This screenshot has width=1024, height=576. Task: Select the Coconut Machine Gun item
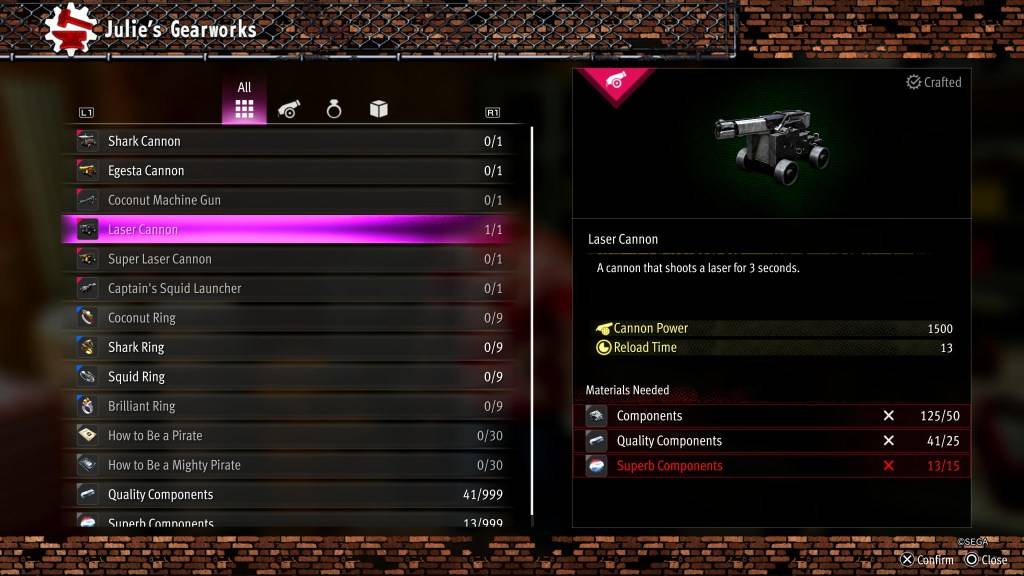point(290,200)
